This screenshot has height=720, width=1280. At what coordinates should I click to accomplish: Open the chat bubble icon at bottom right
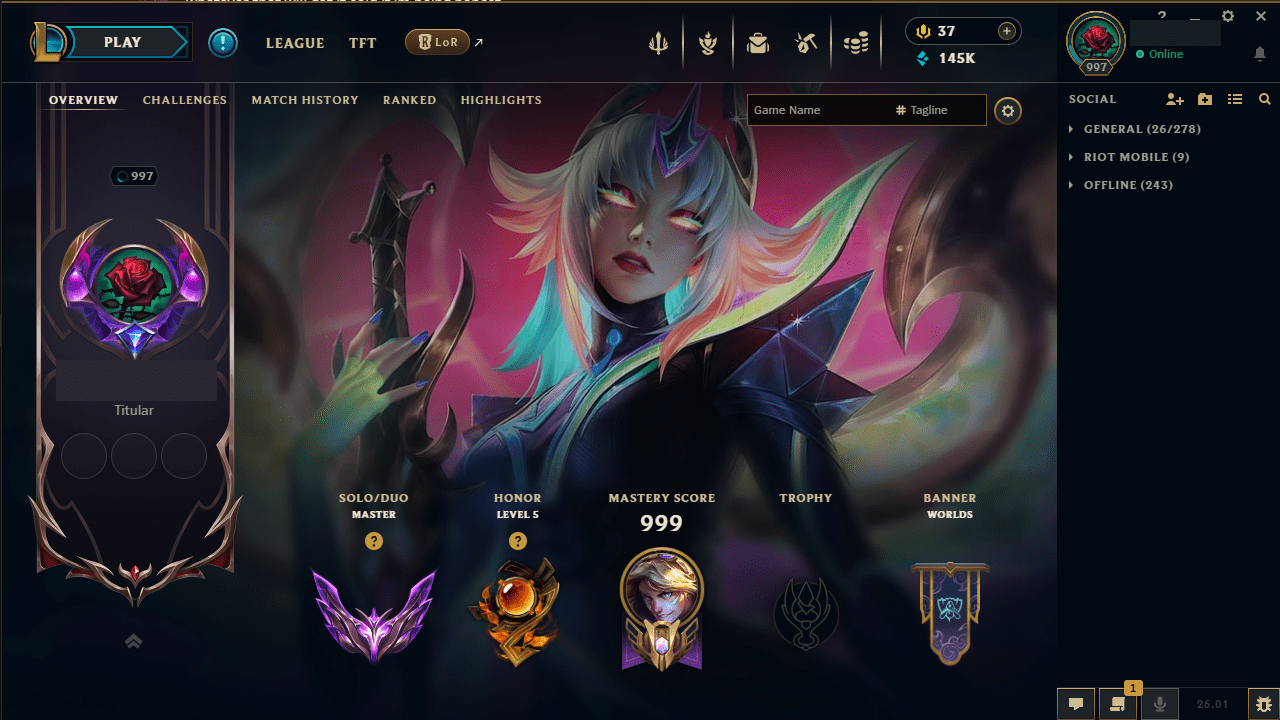(x=1076, y=703)
